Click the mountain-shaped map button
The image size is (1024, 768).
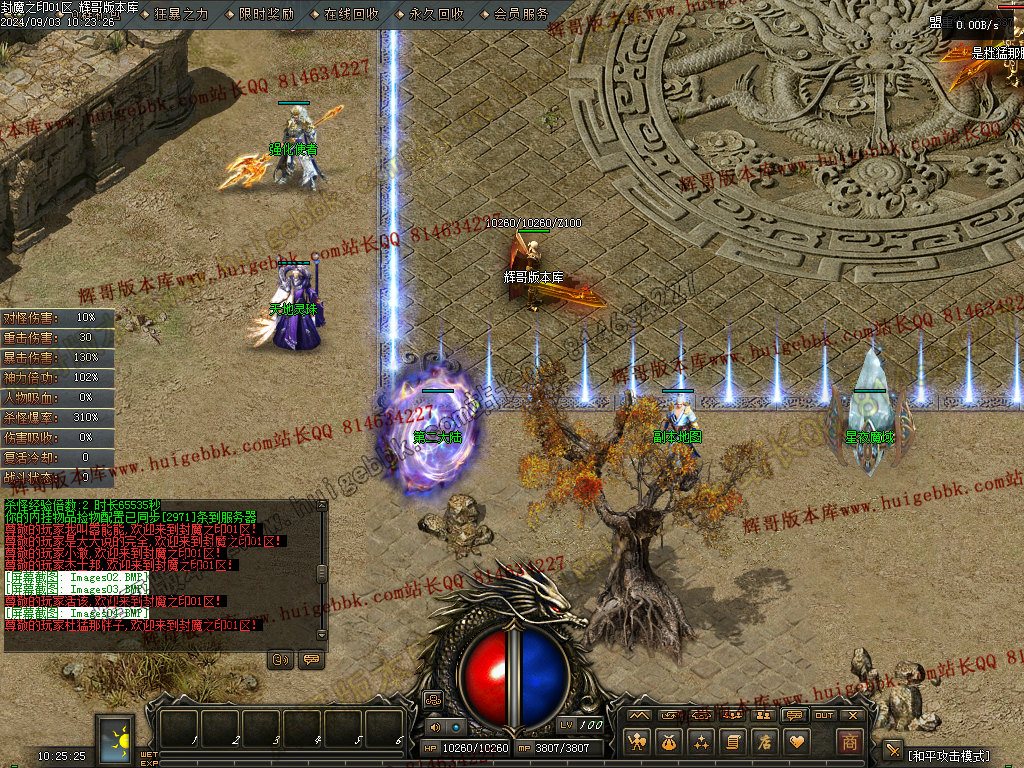(638, 715)
